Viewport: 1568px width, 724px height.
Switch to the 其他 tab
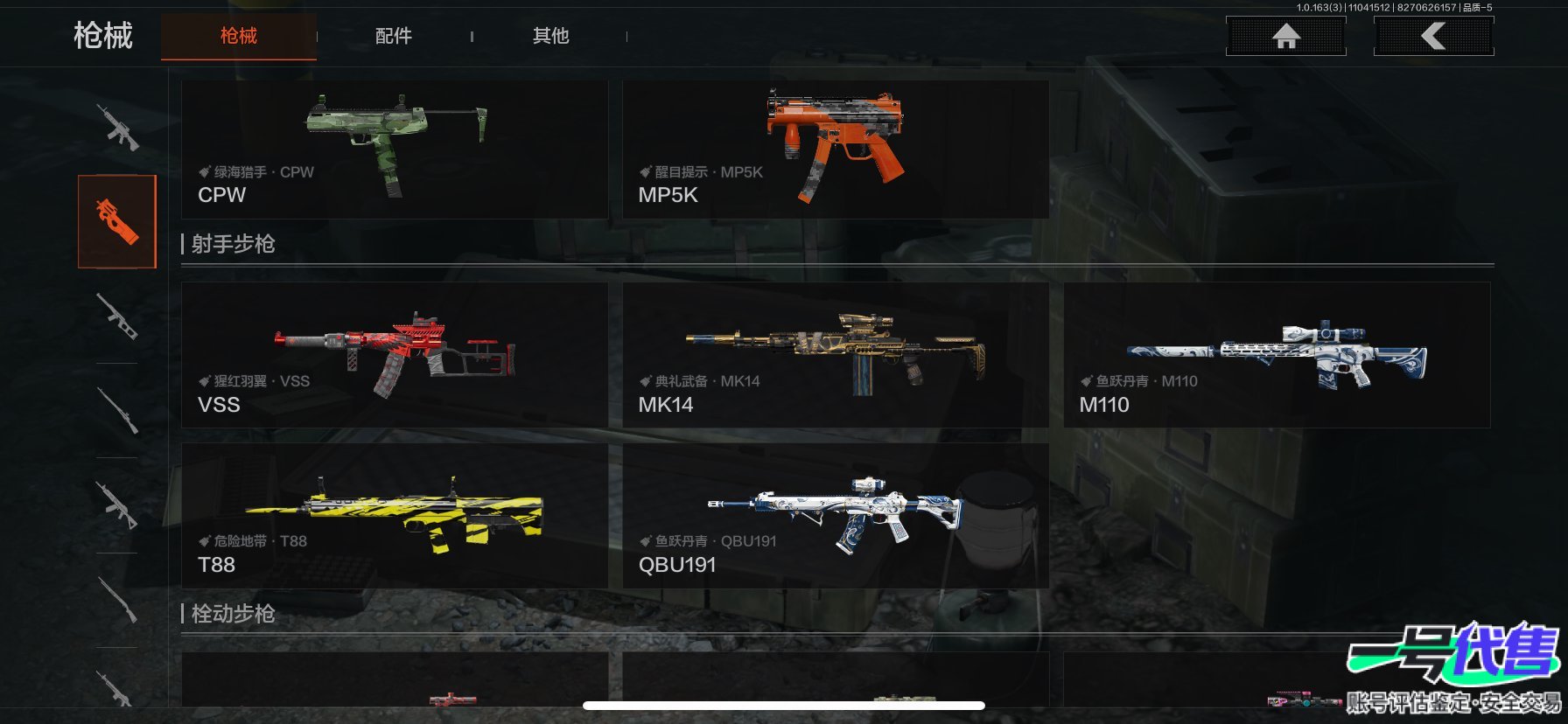pos(550,36)
